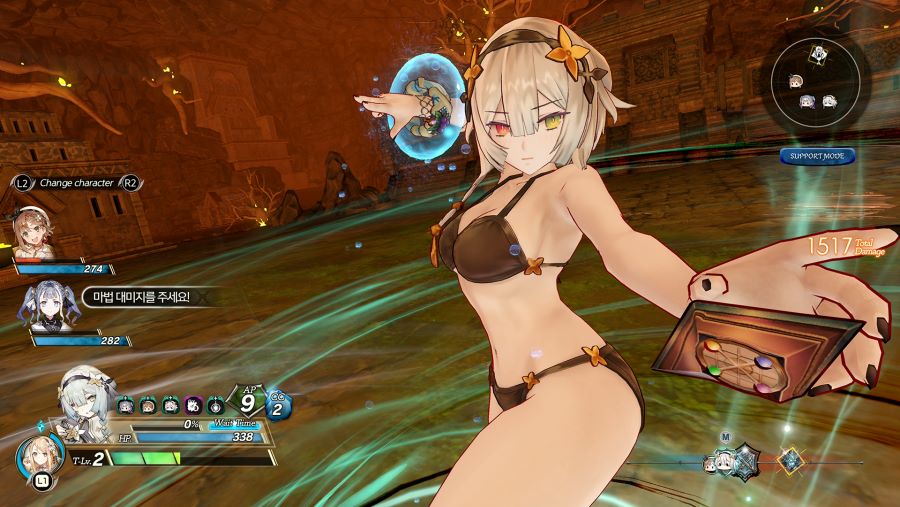Select the AP 9 diamond counter

click(245, 404)
